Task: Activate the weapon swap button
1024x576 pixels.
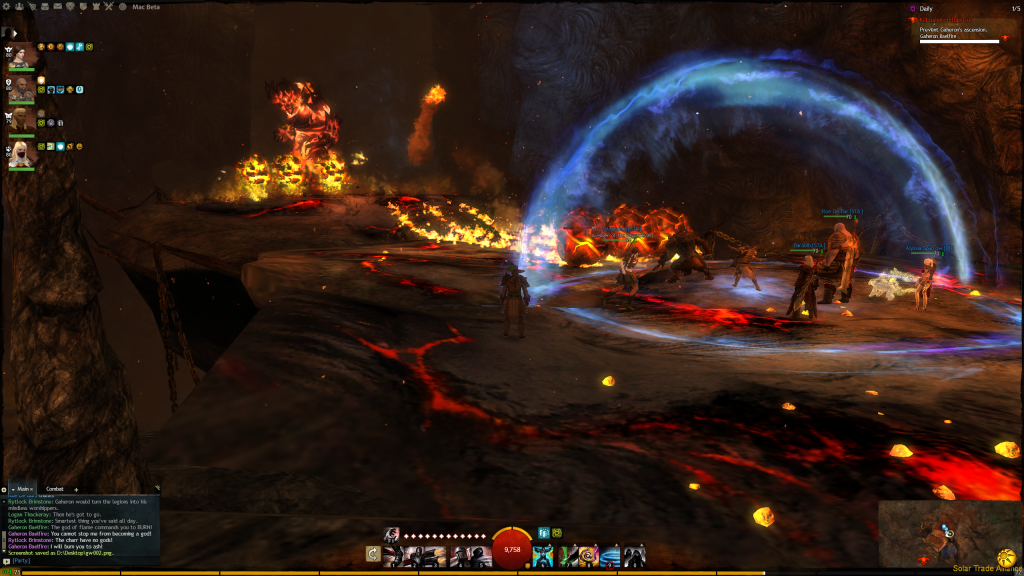Action: pyautogui.click(x=373, y=554)
